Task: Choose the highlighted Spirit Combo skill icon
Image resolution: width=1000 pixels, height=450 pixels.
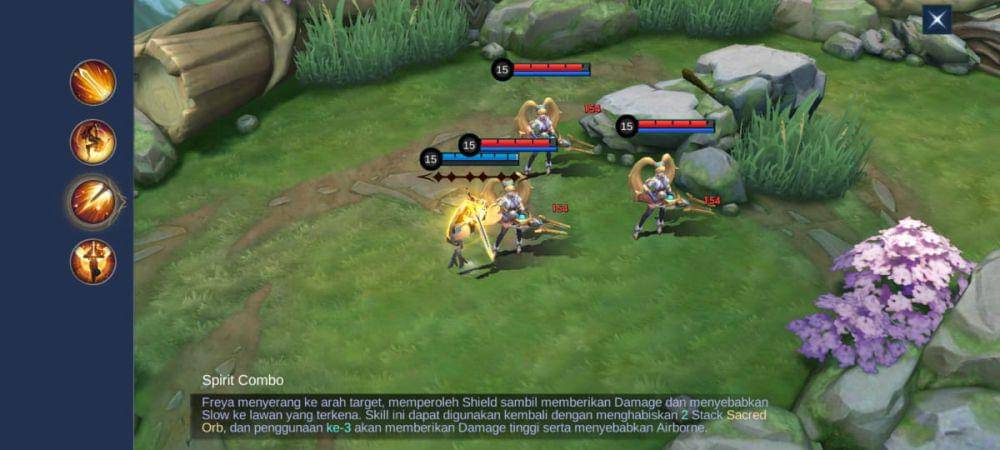Action: (93, 201)
